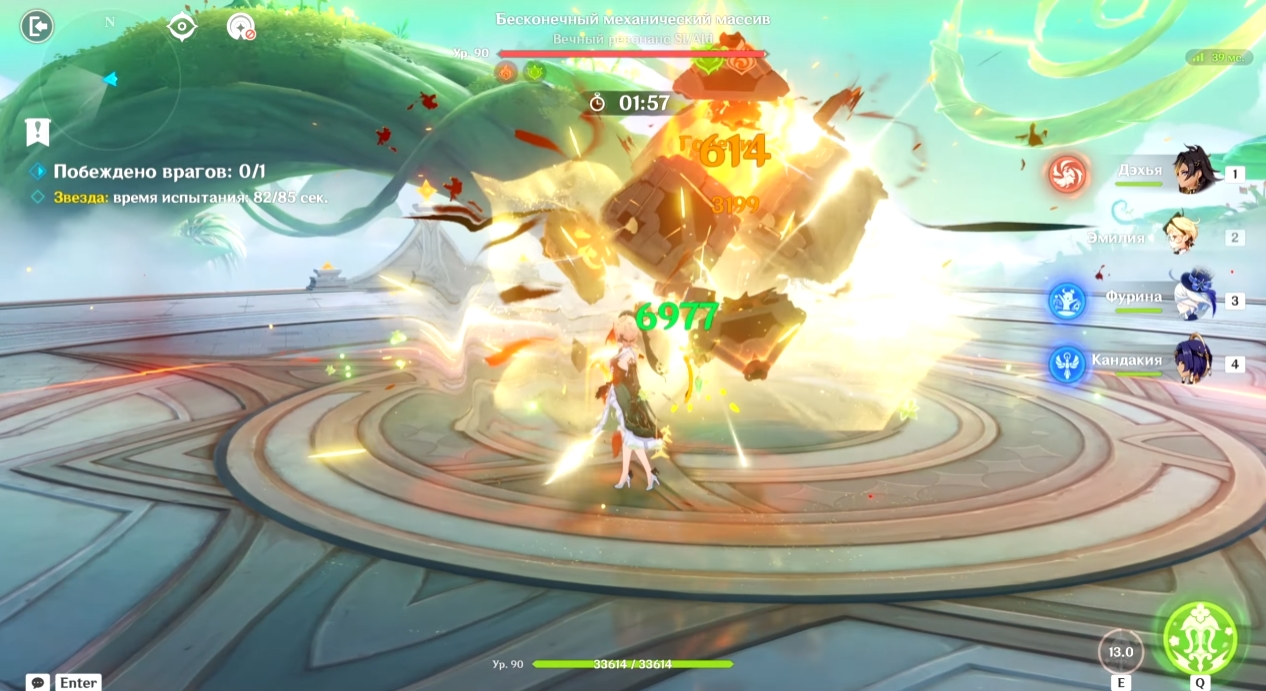
Task: Switch to party member Фурина
Action: tap(1190, 299)
